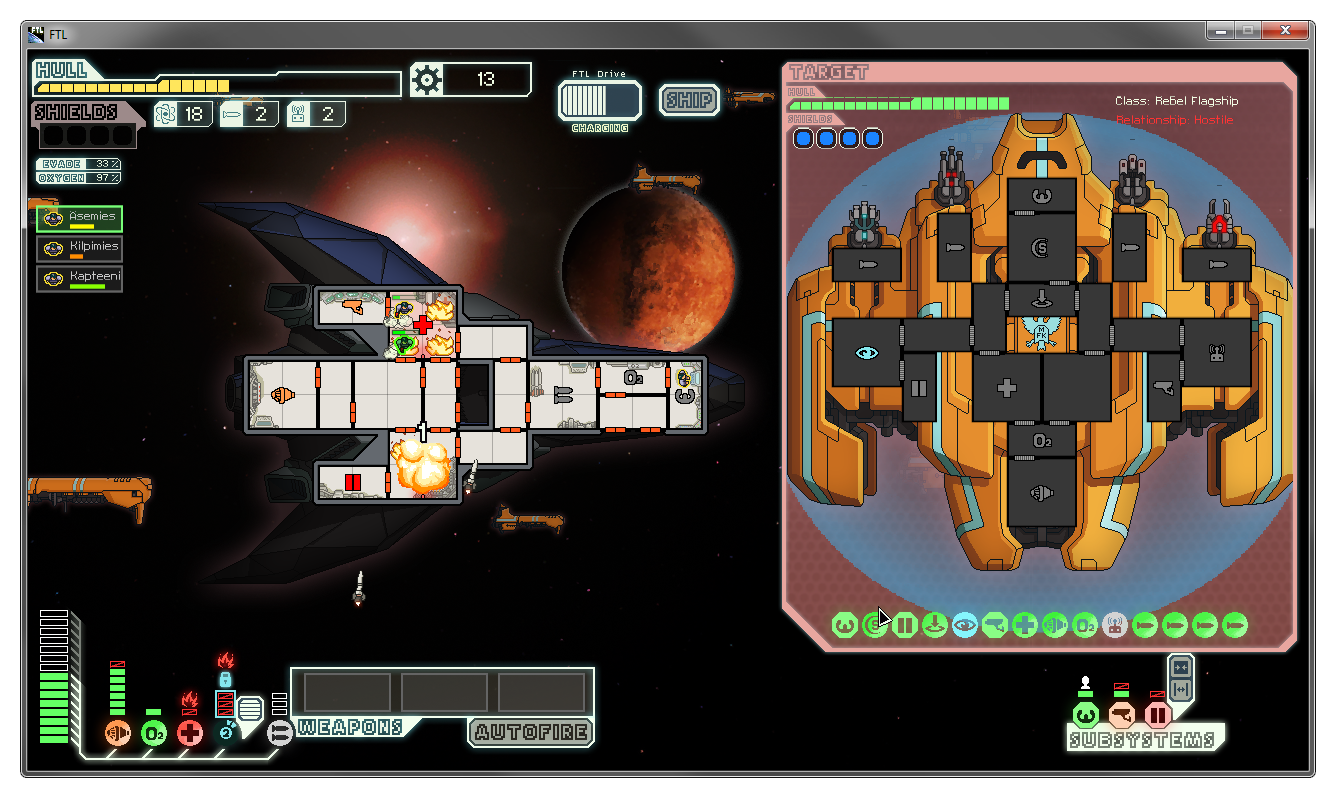1336x798 pixels.
Task: Click the red medbay cross system icon
Action: (190, 733)
